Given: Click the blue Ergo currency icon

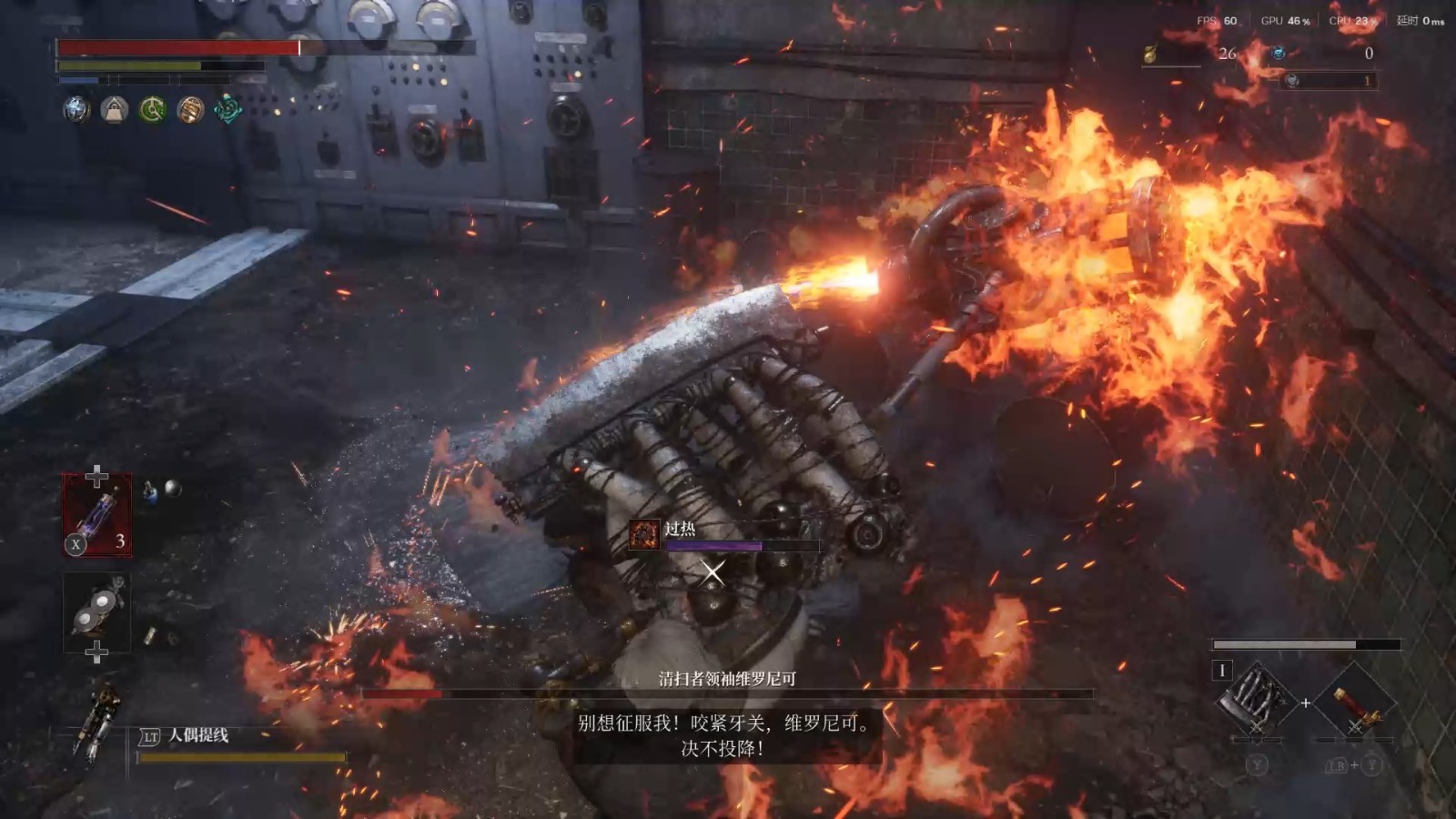Looking at the screenshot, I should tap(1279, 54).
